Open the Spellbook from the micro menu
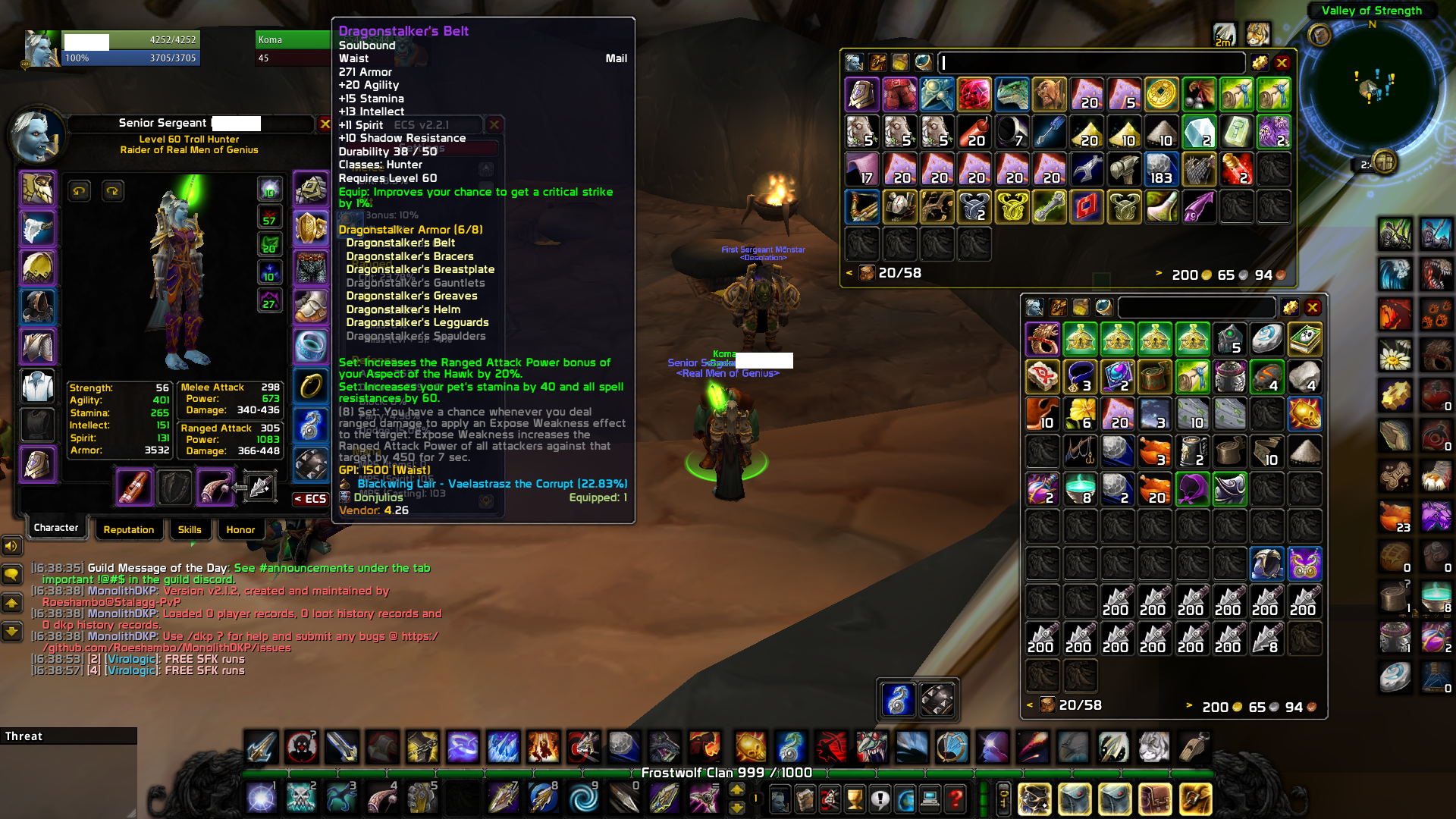This screenshot has height=819, width=1456. (803, 798)
